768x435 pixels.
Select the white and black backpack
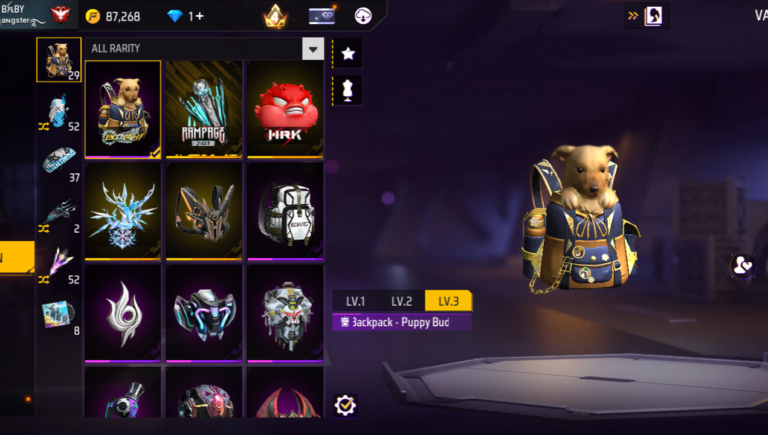pos(285,210)
